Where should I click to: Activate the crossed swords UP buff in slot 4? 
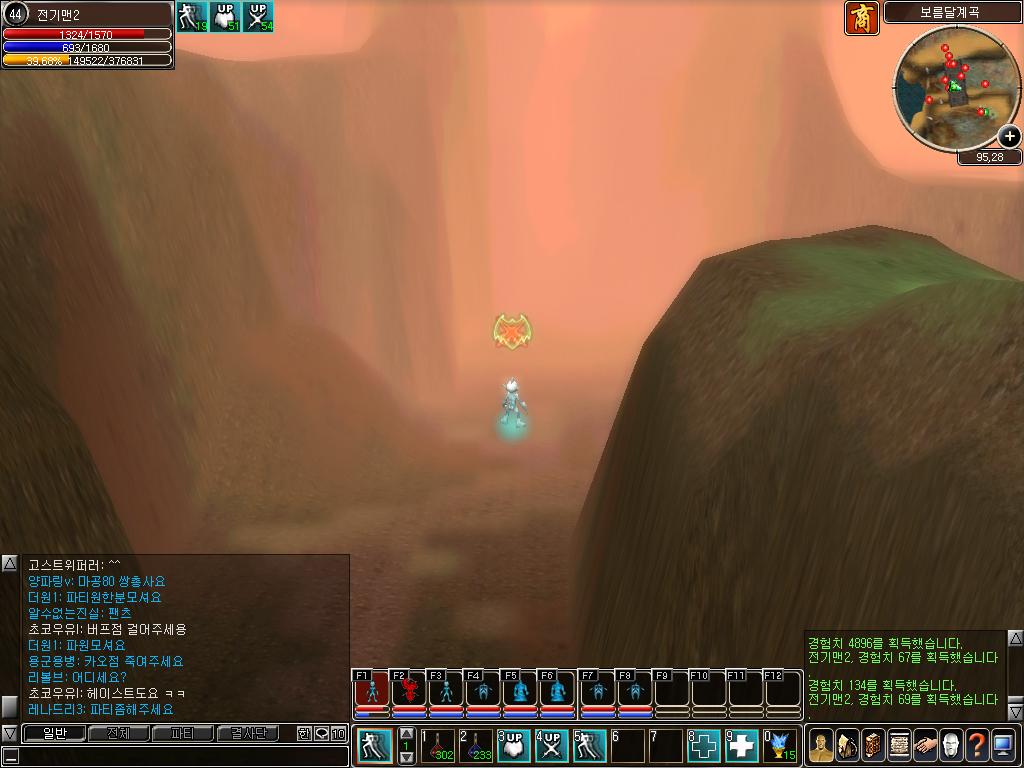[552, 745]
